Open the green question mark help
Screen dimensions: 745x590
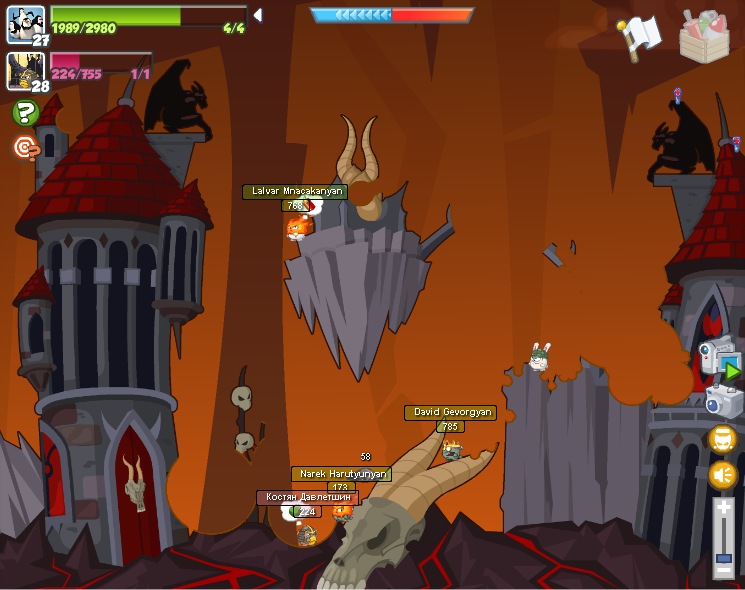tap(25, 113)
